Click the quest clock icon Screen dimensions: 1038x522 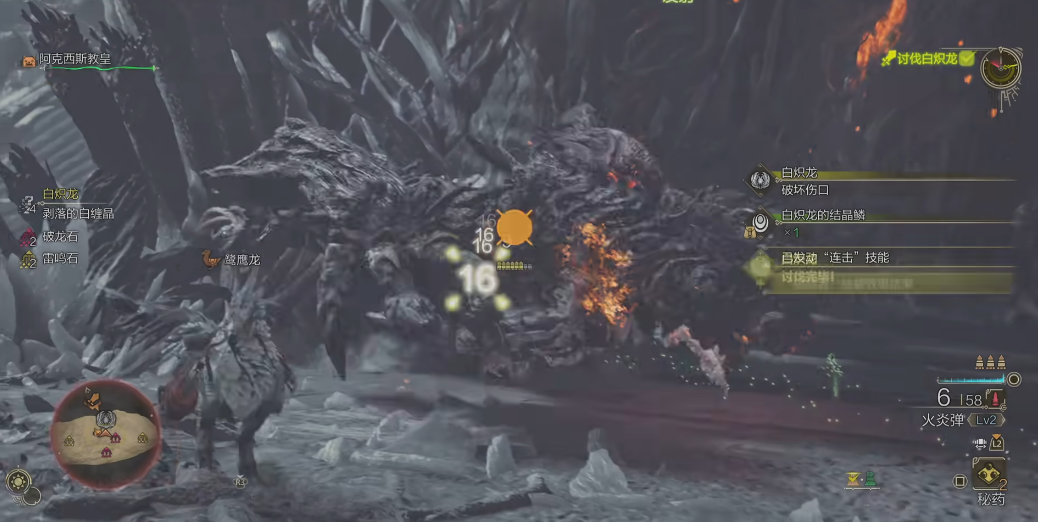pyautogui.click(x=999, y=68)
